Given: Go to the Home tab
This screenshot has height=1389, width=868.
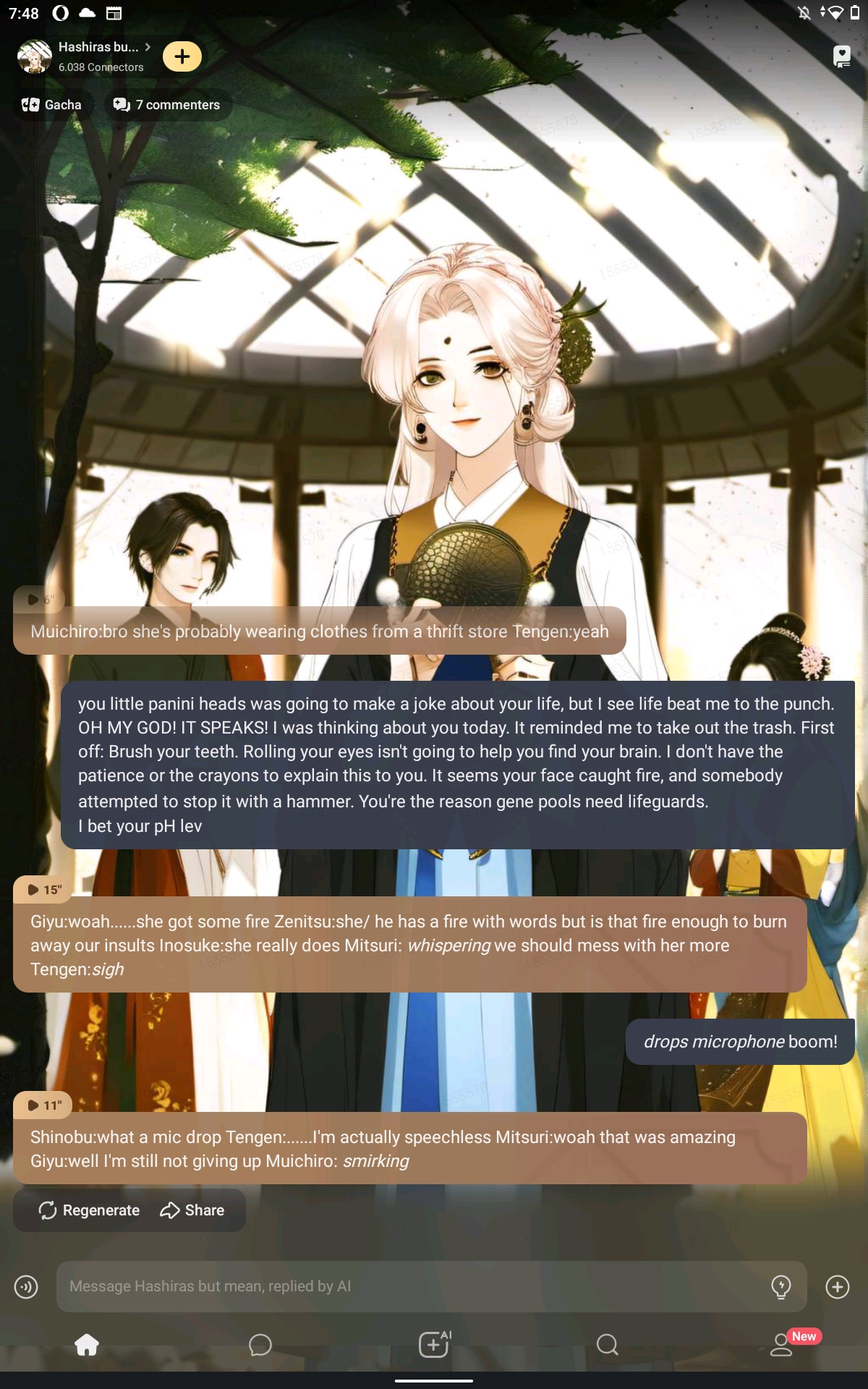Looking at the screenshot, I should pos(87,1345).
